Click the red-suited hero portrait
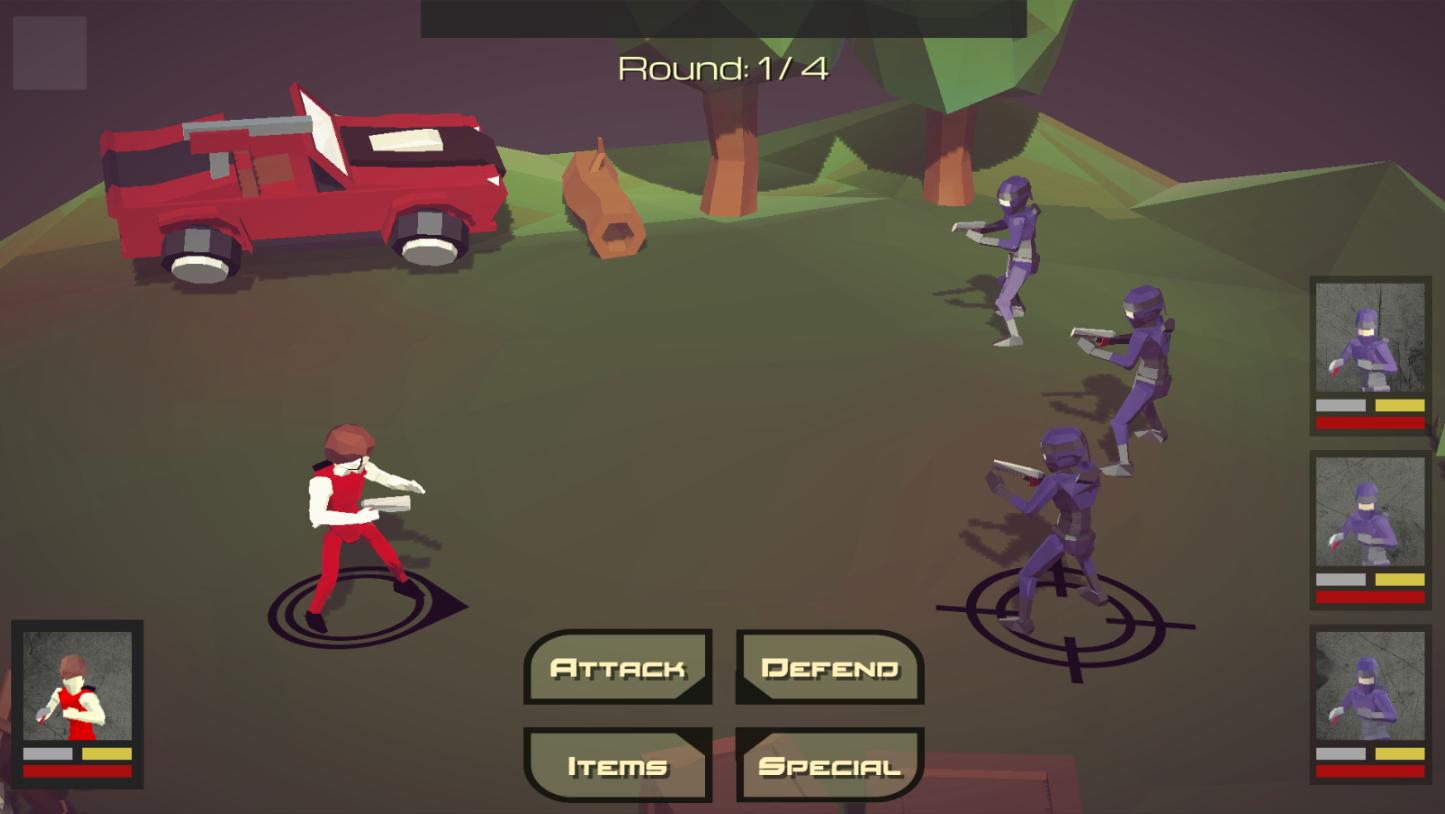Image resolution: width=1445 pixels, height=814 pixels. [x=77, y=687]
